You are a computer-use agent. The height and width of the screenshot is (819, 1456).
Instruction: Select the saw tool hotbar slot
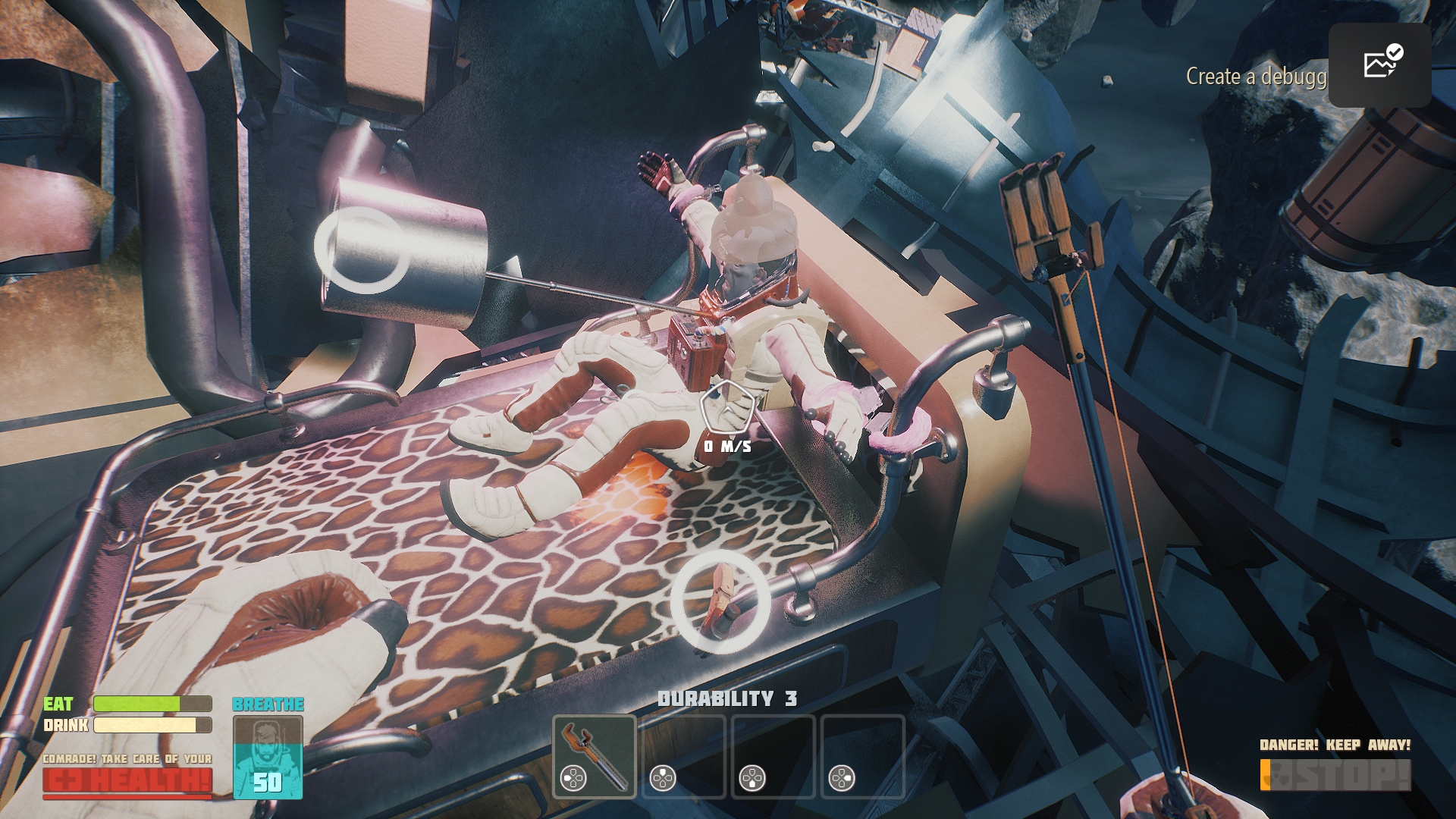595,756
